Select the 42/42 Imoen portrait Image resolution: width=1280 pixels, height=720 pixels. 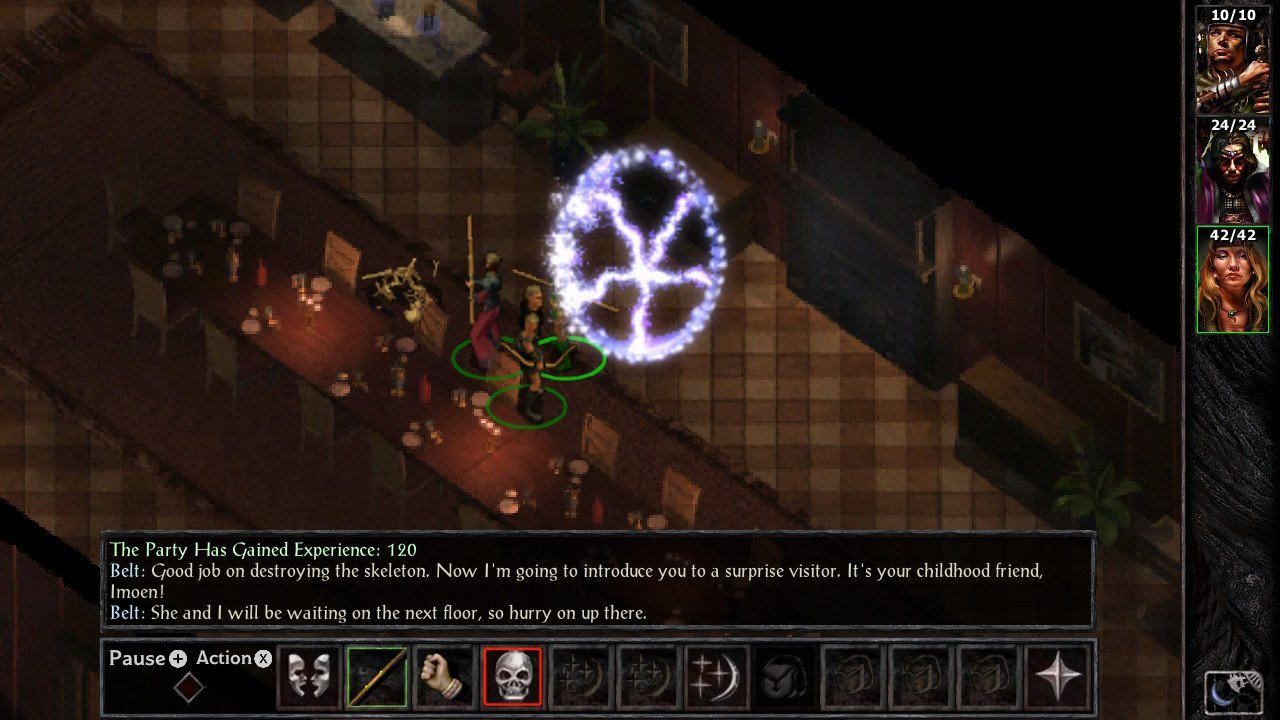tap(1232, 275)
